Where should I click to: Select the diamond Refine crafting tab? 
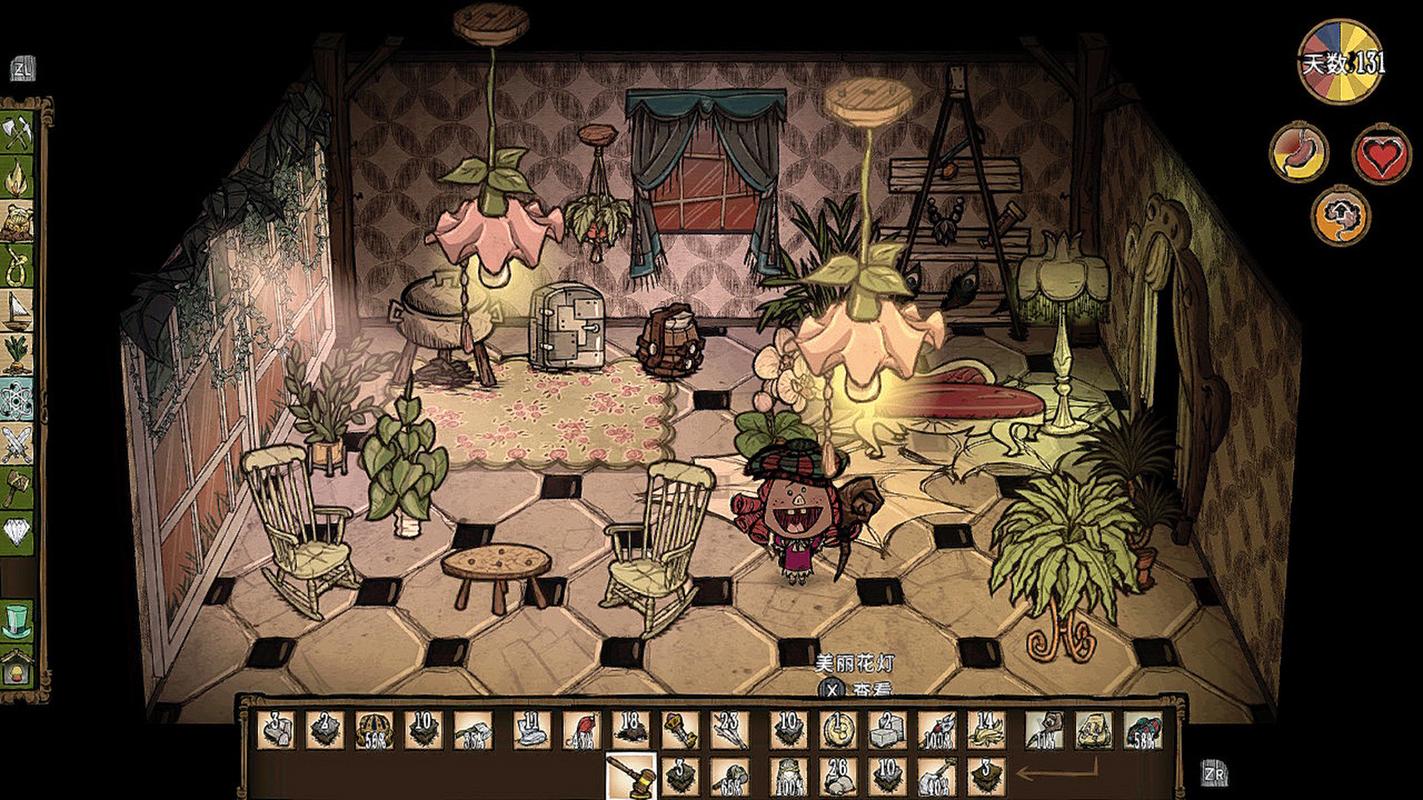coord(17,532)
